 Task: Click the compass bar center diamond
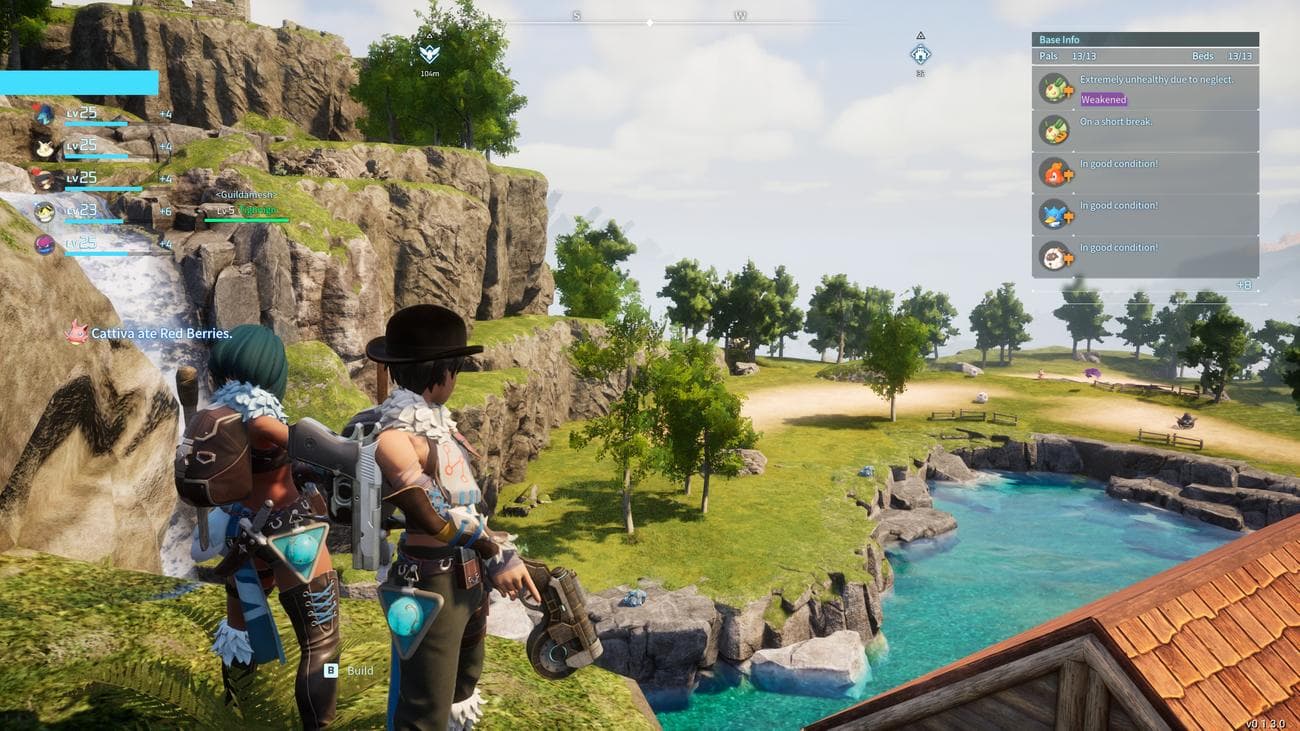pos(650,22)
